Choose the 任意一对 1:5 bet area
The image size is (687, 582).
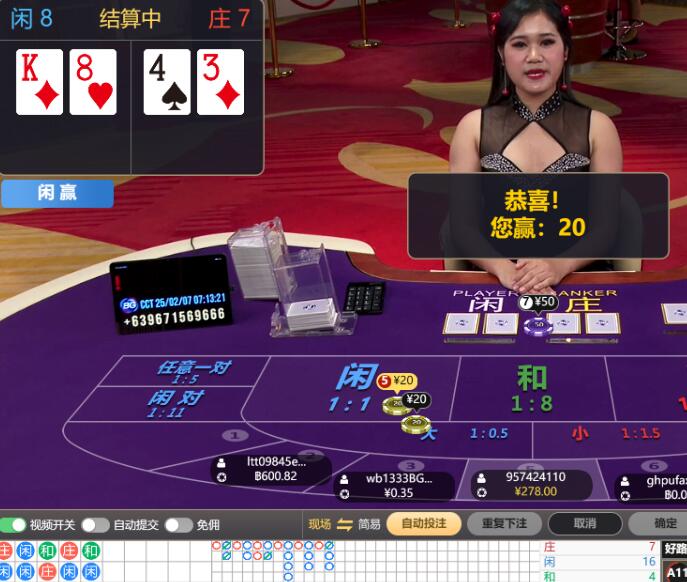pos(192,372)
